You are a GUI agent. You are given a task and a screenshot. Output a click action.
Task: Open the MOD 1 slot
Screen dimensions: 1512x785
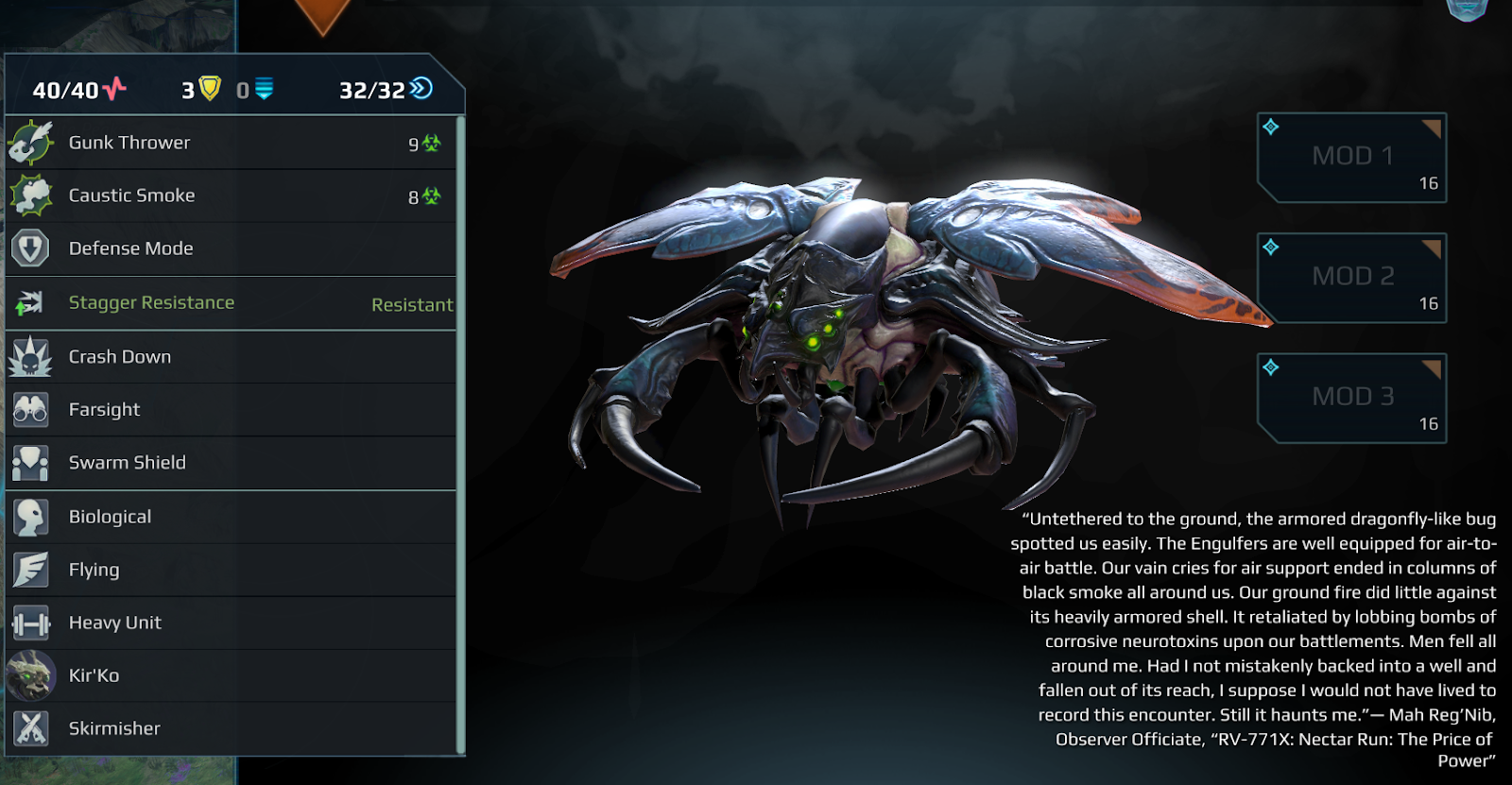click(1351, 158)
